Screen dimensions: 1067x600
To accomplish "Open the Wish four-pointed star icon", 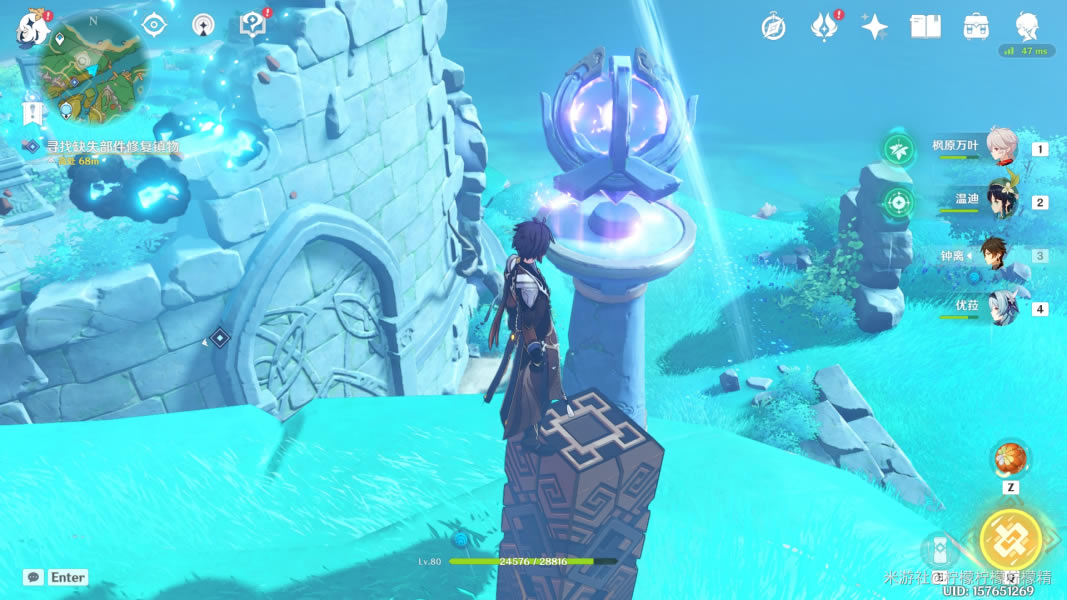I will coord(874,27).
